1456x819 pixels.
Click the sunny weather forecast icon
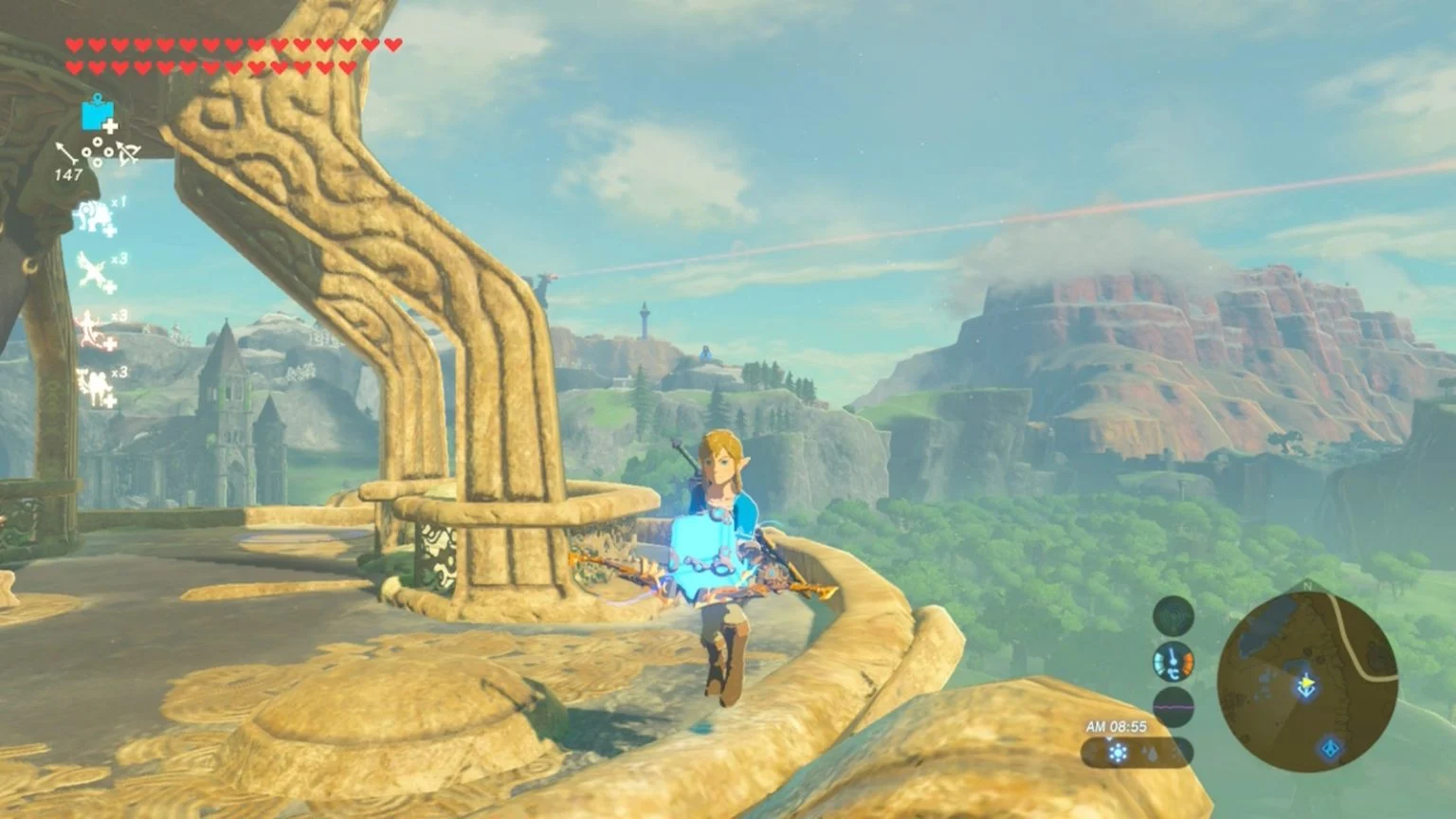1119,754
